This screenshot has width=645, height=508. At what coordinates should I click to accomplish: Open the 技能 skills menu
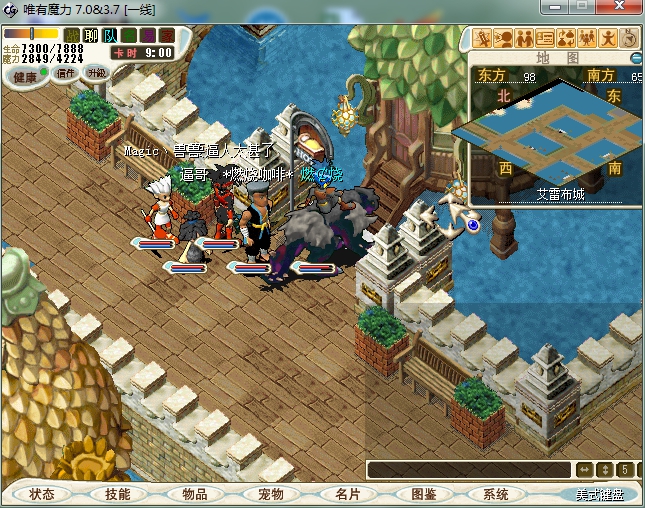point(118,494)
